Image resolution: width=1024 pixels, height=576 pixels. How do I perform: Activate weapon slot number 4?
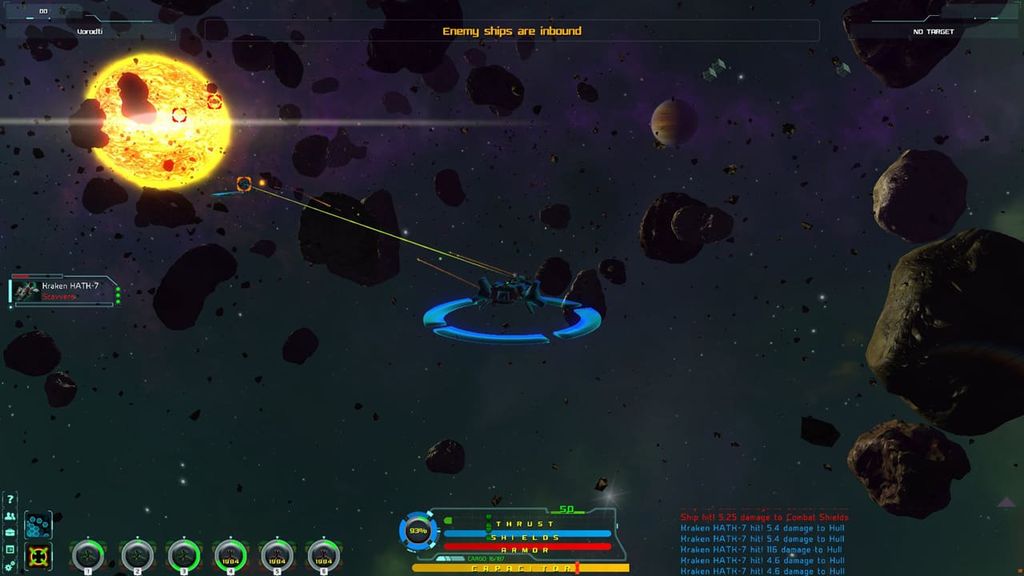(230, 555)
